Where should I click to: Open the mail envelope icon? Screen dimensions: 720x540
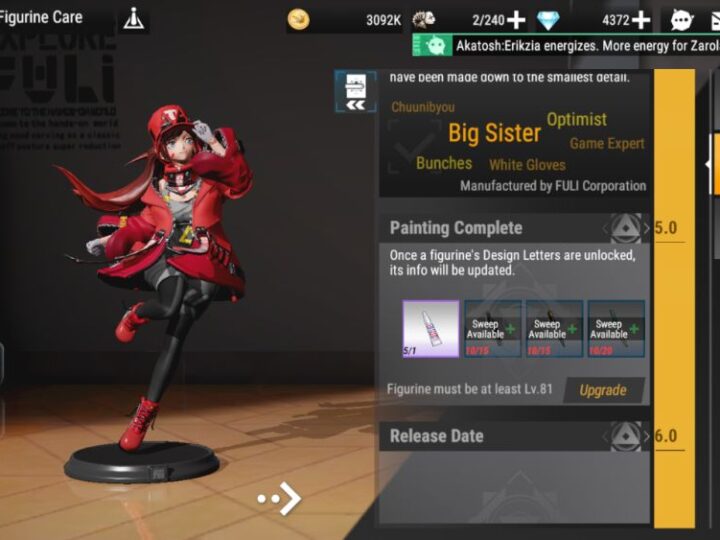(712, 20)
